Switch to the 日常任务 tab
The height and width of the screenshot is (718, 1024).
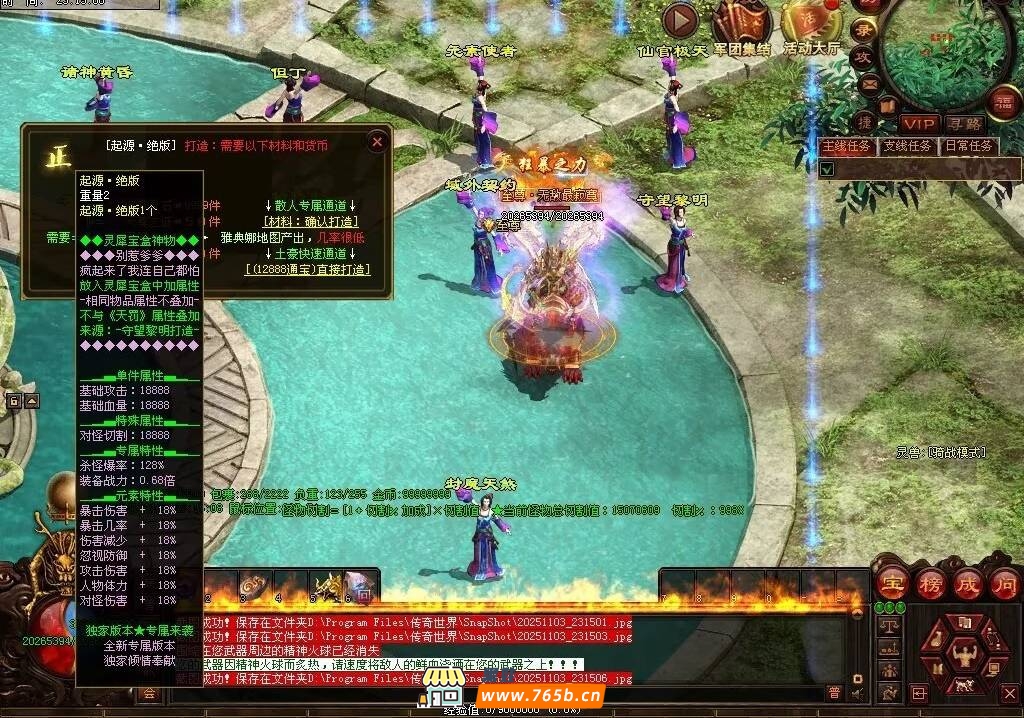[x=968, y=146]
